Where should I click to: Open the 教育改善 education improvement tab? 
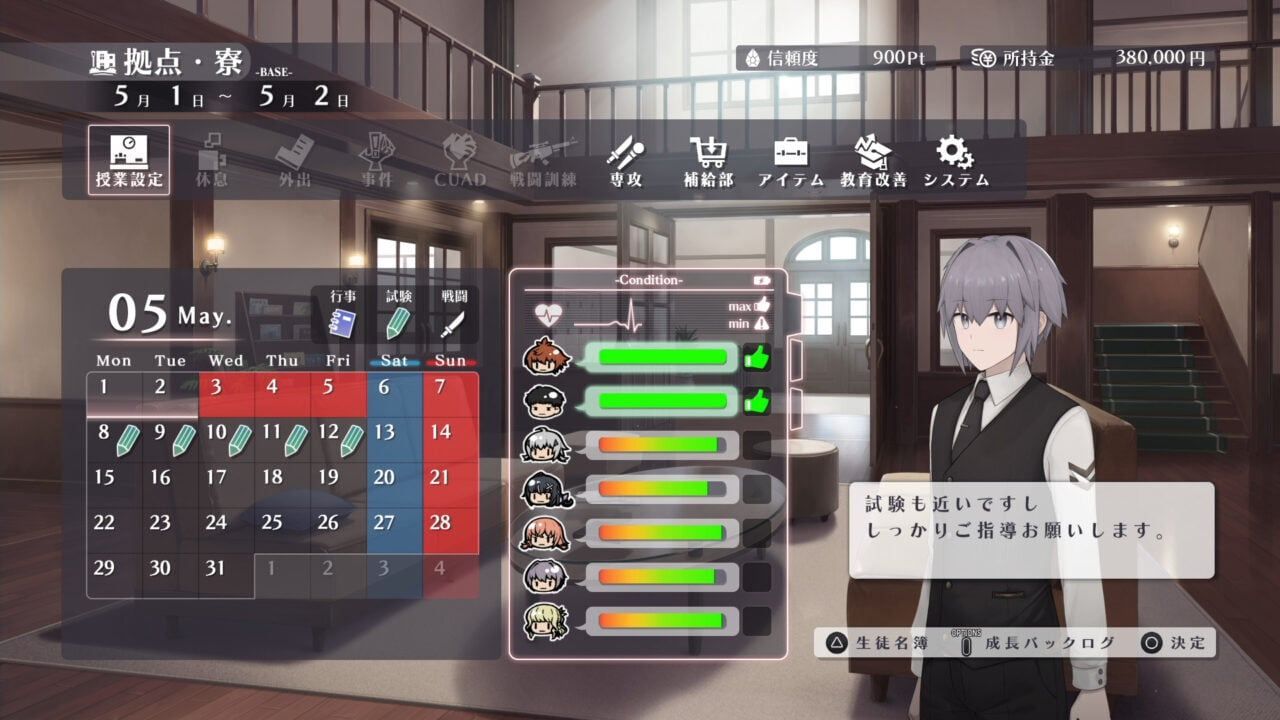[873, 160]
